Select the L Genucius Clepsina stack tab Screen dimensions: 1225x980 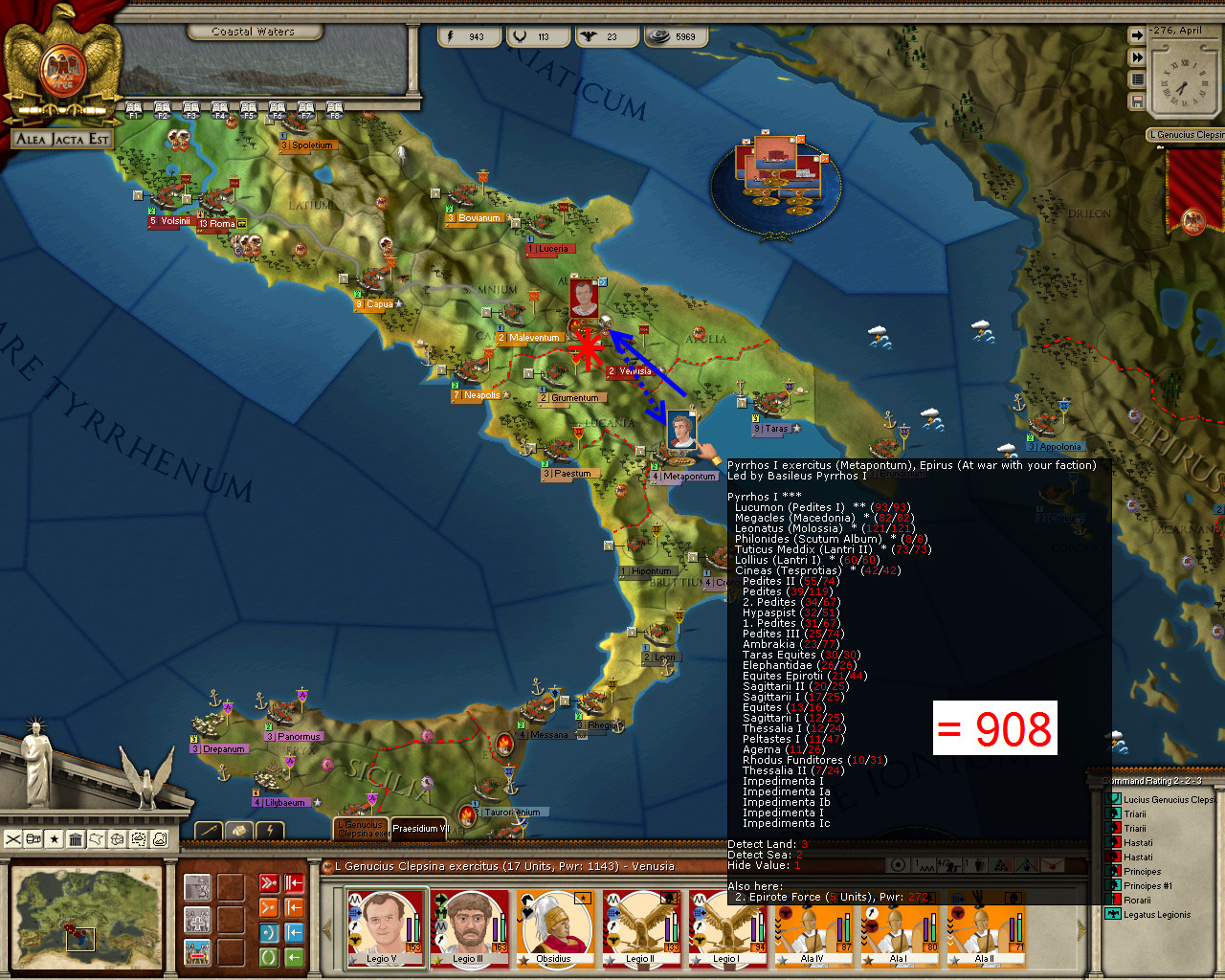tap(359, 829)
